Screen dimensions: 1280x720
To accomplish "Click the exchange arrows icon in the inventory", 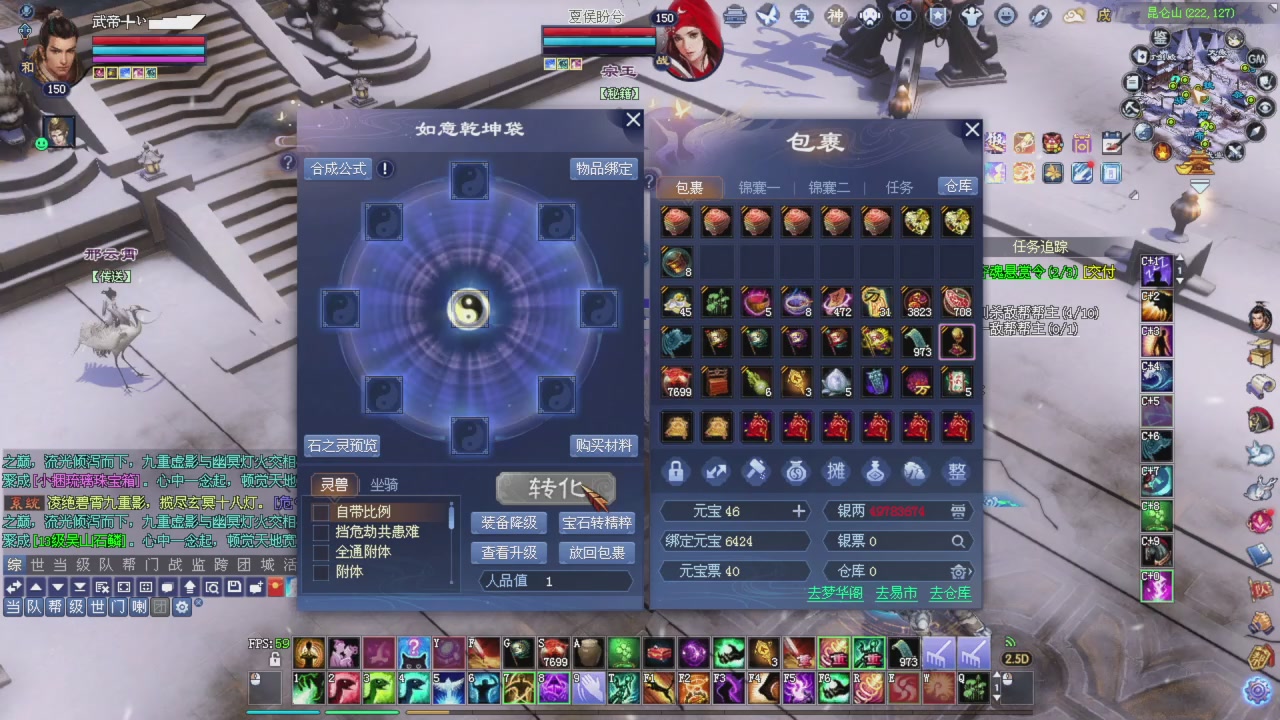I will pyautogui.click(x=716, y=473).
